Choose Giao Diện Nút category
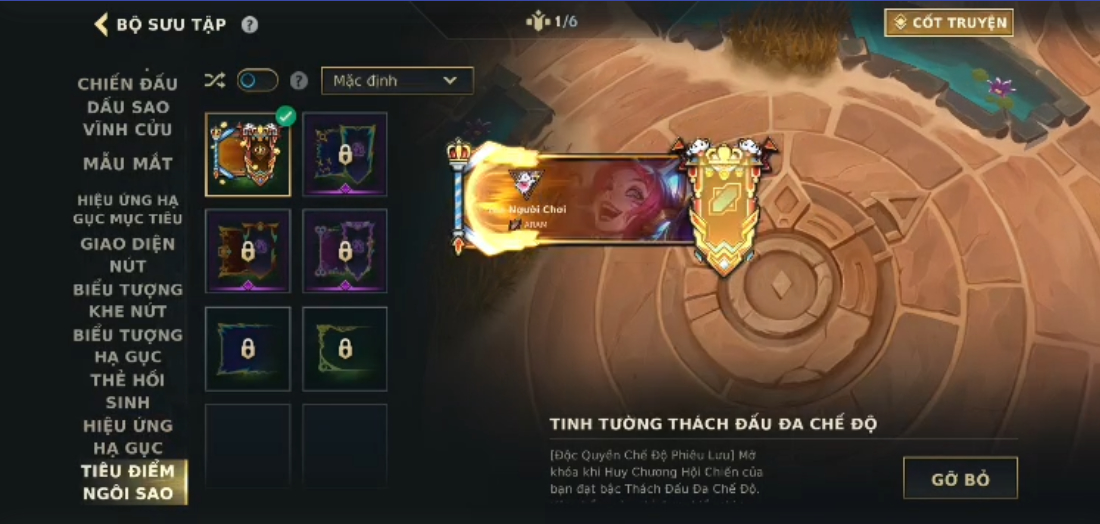Image resolution: width=1100 pixels, height=524 pixels. click(x=128, y=255)
